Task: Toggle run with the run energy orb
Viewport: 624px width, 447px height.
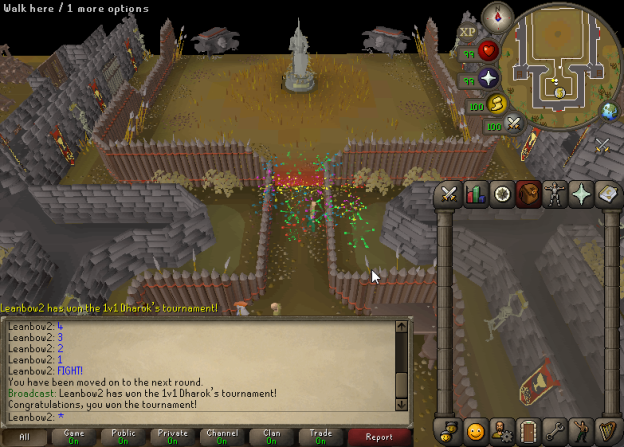Action: [497, 103]
